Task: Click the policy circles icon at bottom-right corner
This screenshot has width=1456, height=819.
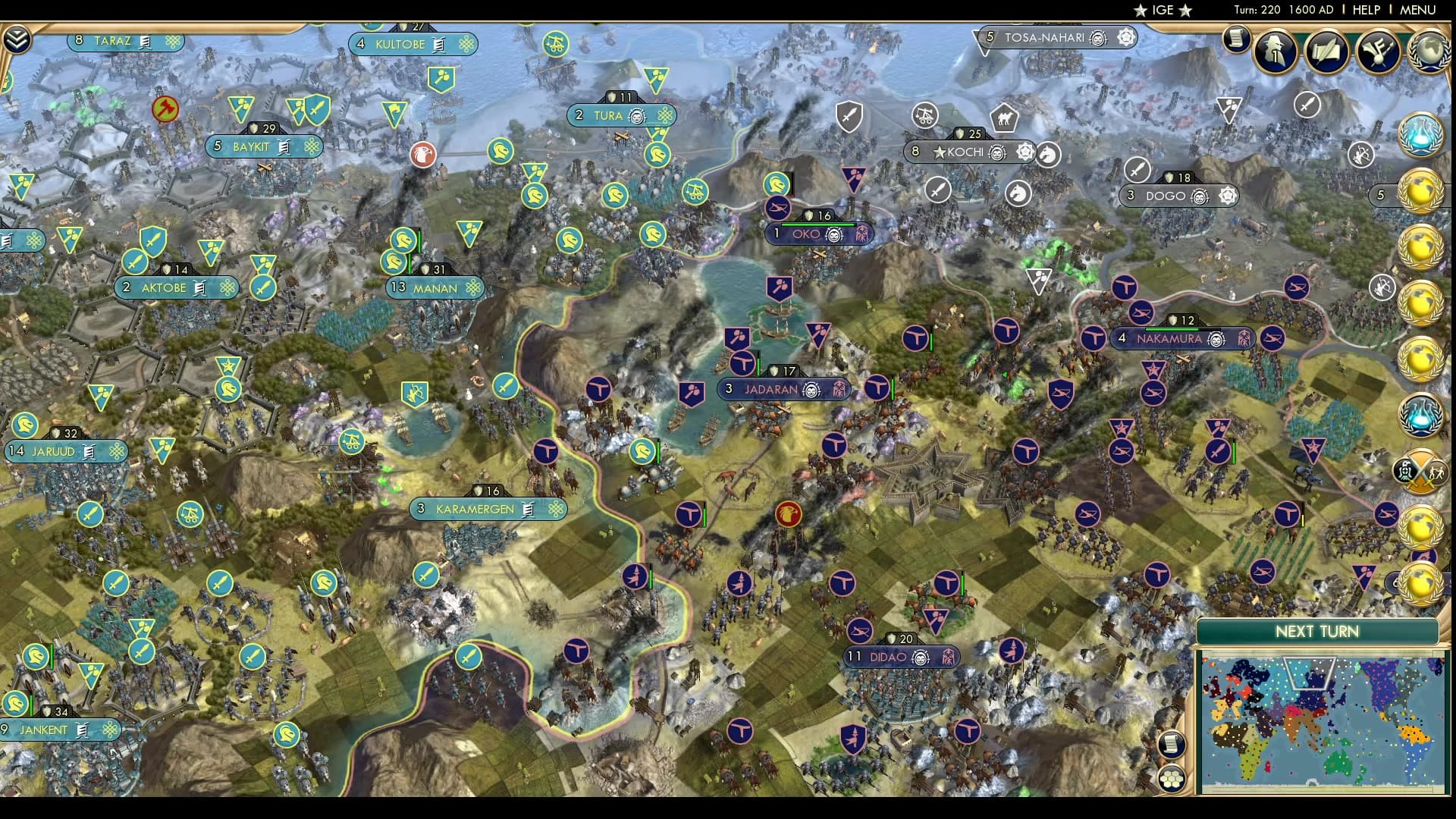Action: tap(1172, 777)
